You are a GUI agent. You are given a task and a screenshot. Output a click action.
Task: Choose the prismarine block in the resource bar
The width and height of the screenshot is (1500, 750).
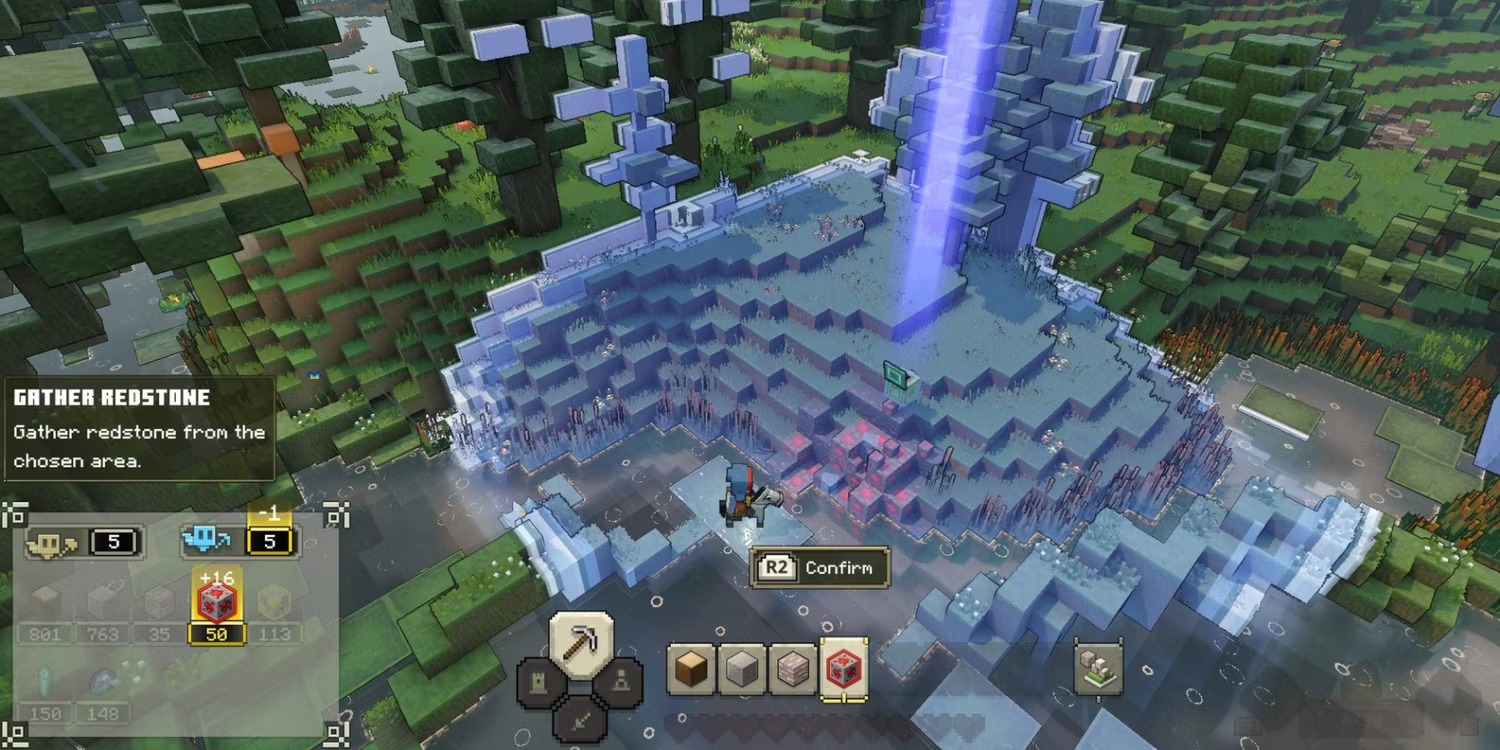coord(792,668)
